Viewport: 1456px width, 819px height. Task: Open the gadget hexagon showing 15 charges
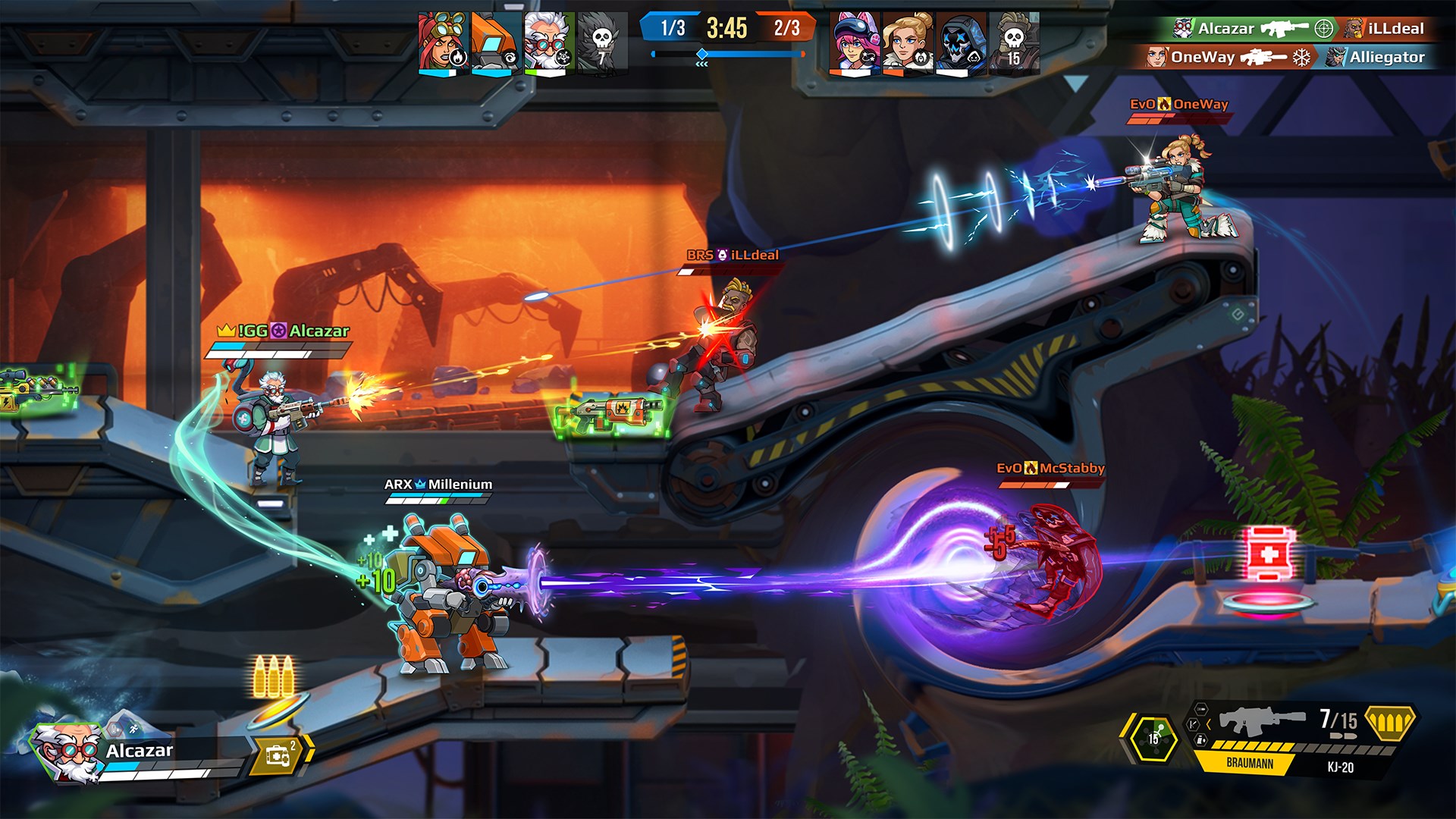(1153, 737)
